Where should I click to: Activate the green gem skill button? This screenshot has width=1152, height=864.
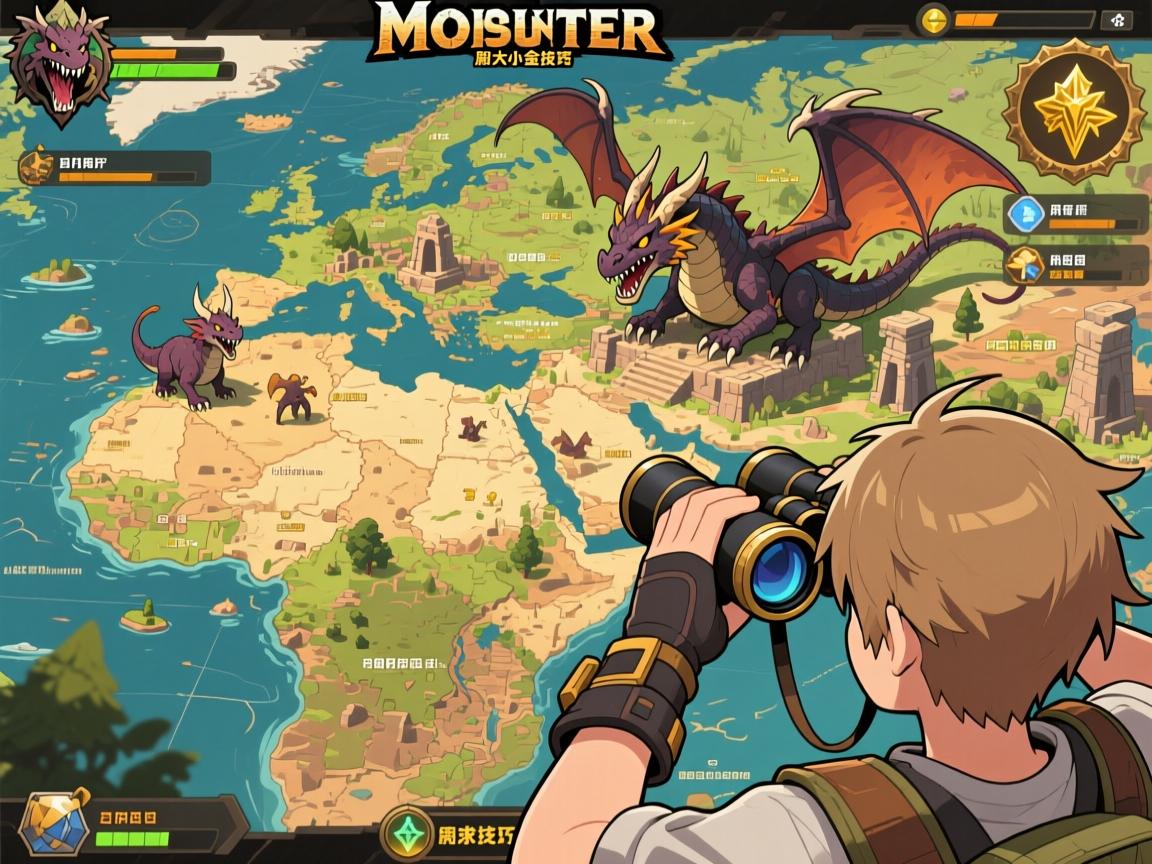405,833
